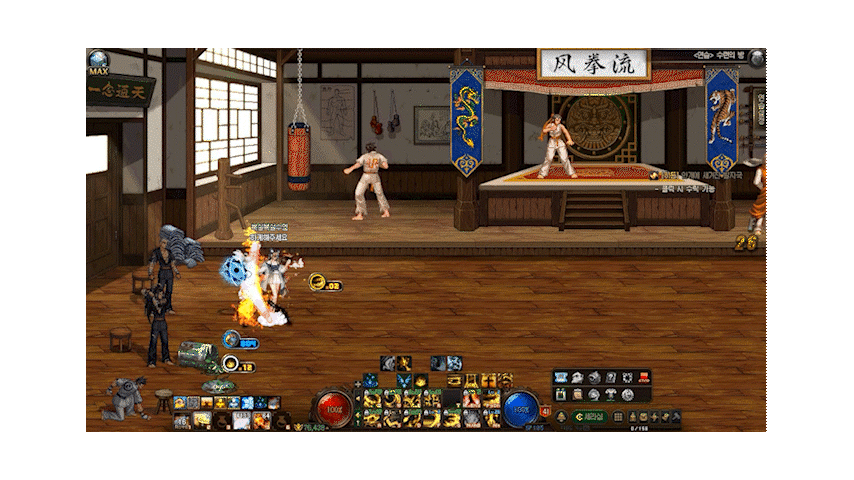Open the green gift box icon

tap(560, 395)
